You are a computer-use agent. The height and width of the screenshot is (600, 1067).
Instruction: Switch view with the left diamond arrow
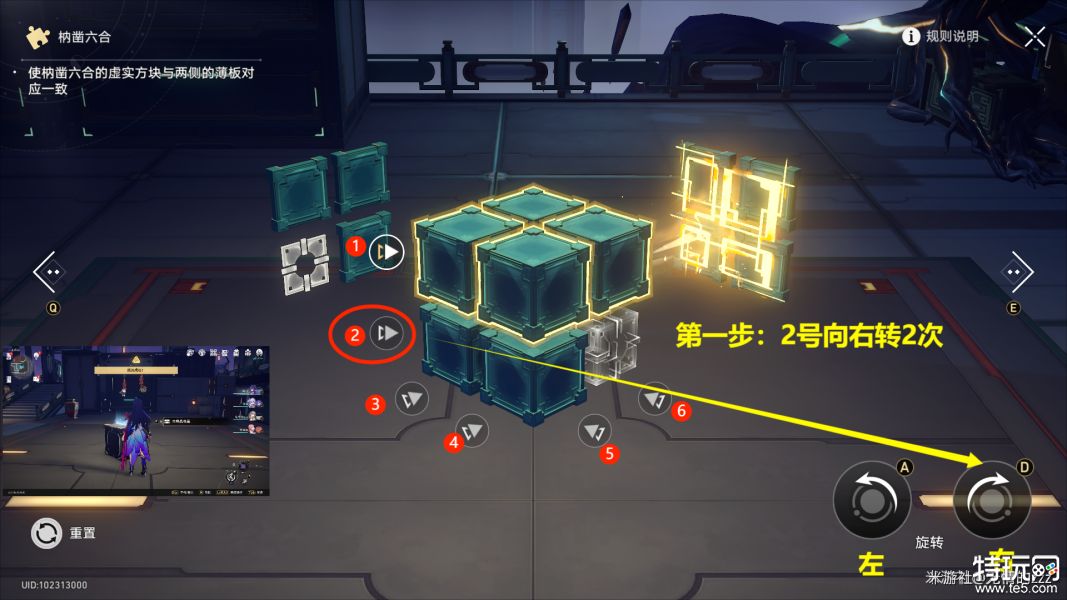coord(50,272)
